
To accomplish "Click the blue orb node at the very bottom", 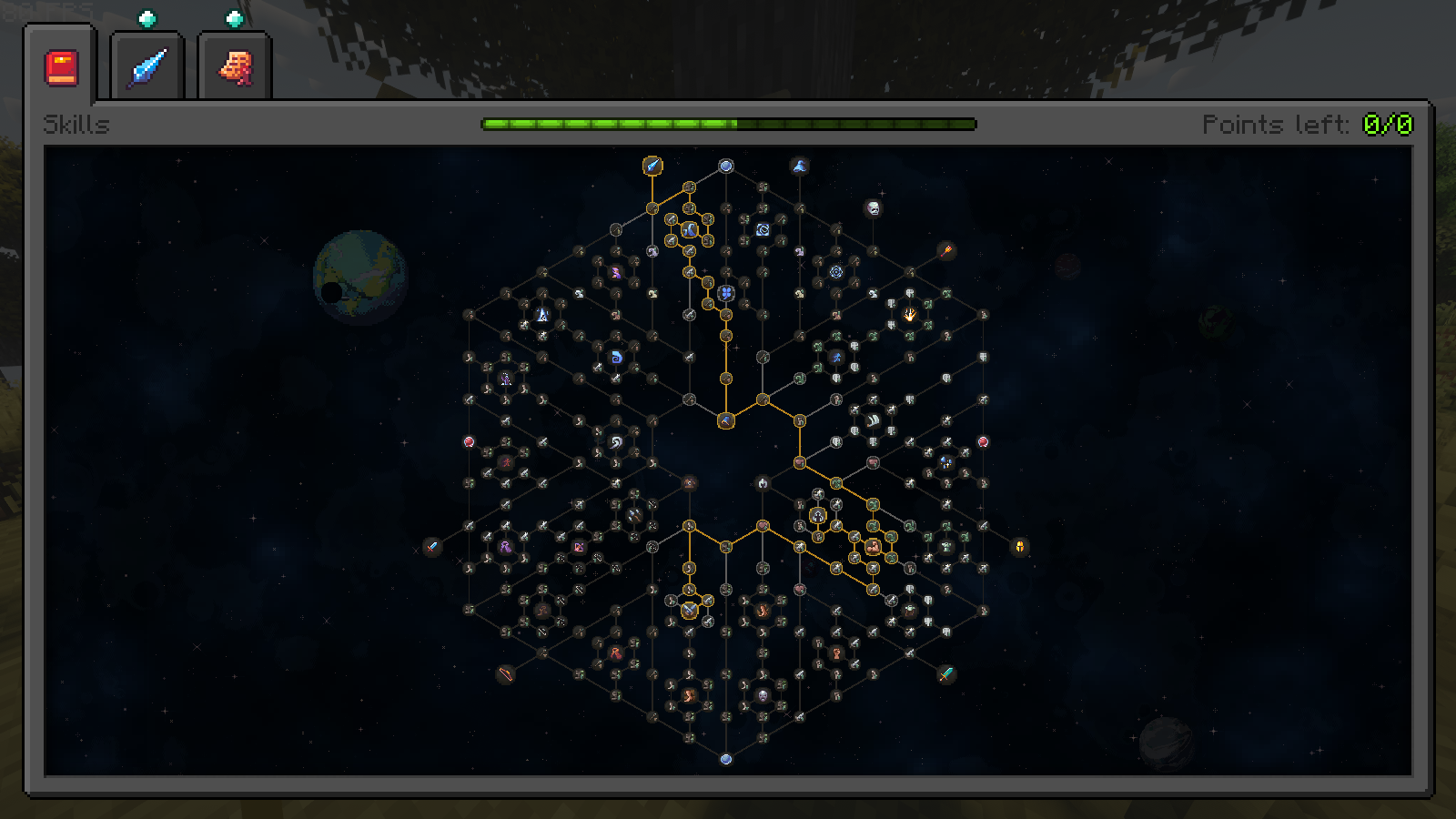I will coord(725,759).
